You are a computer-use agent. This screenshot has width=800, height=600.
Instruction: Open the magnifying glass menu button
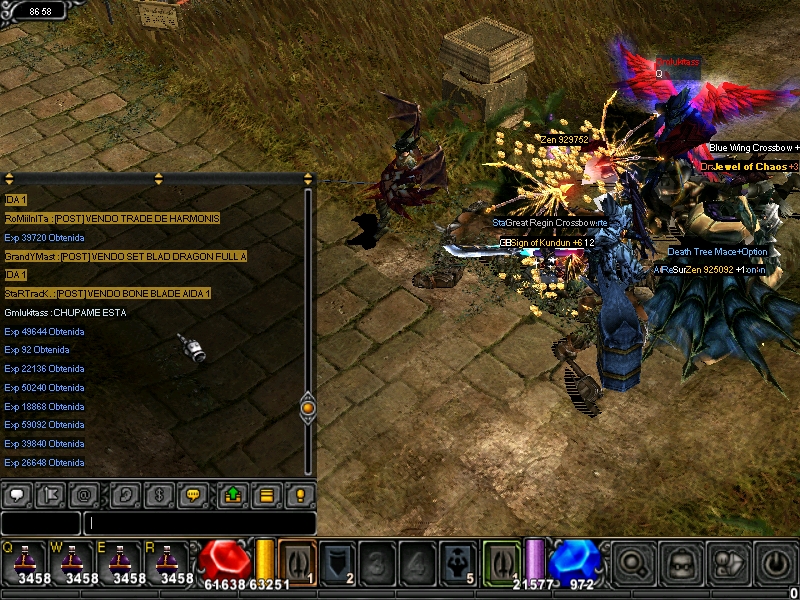tap(631, 563)
